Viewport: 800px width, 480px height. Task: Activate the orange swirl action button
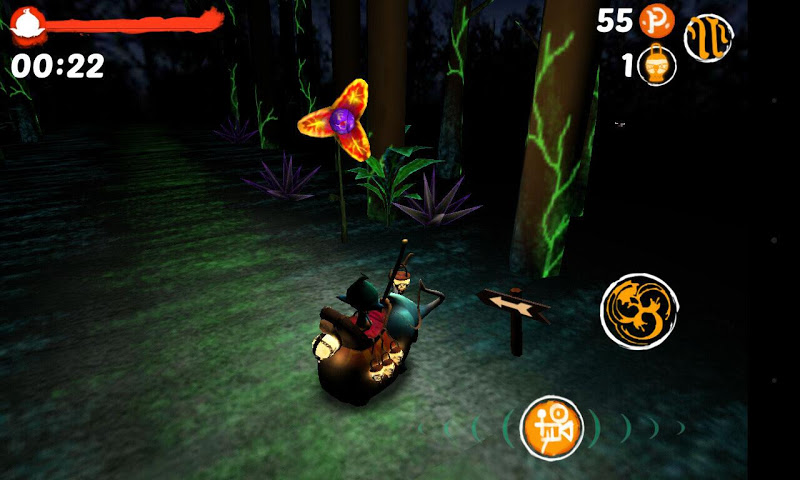[x=639, y=311]
